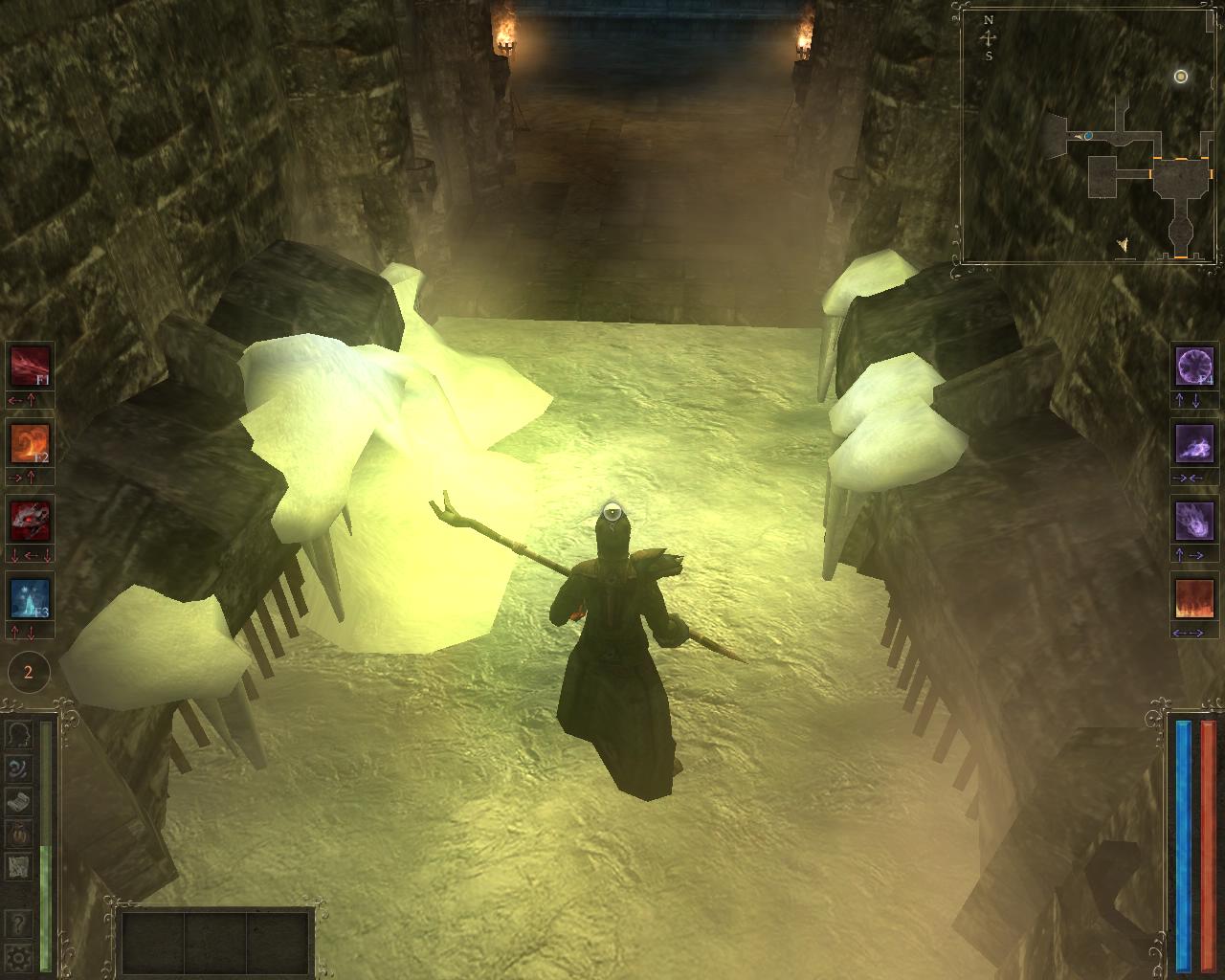Cast the blue ice crystal spell F3

point(29,598)
